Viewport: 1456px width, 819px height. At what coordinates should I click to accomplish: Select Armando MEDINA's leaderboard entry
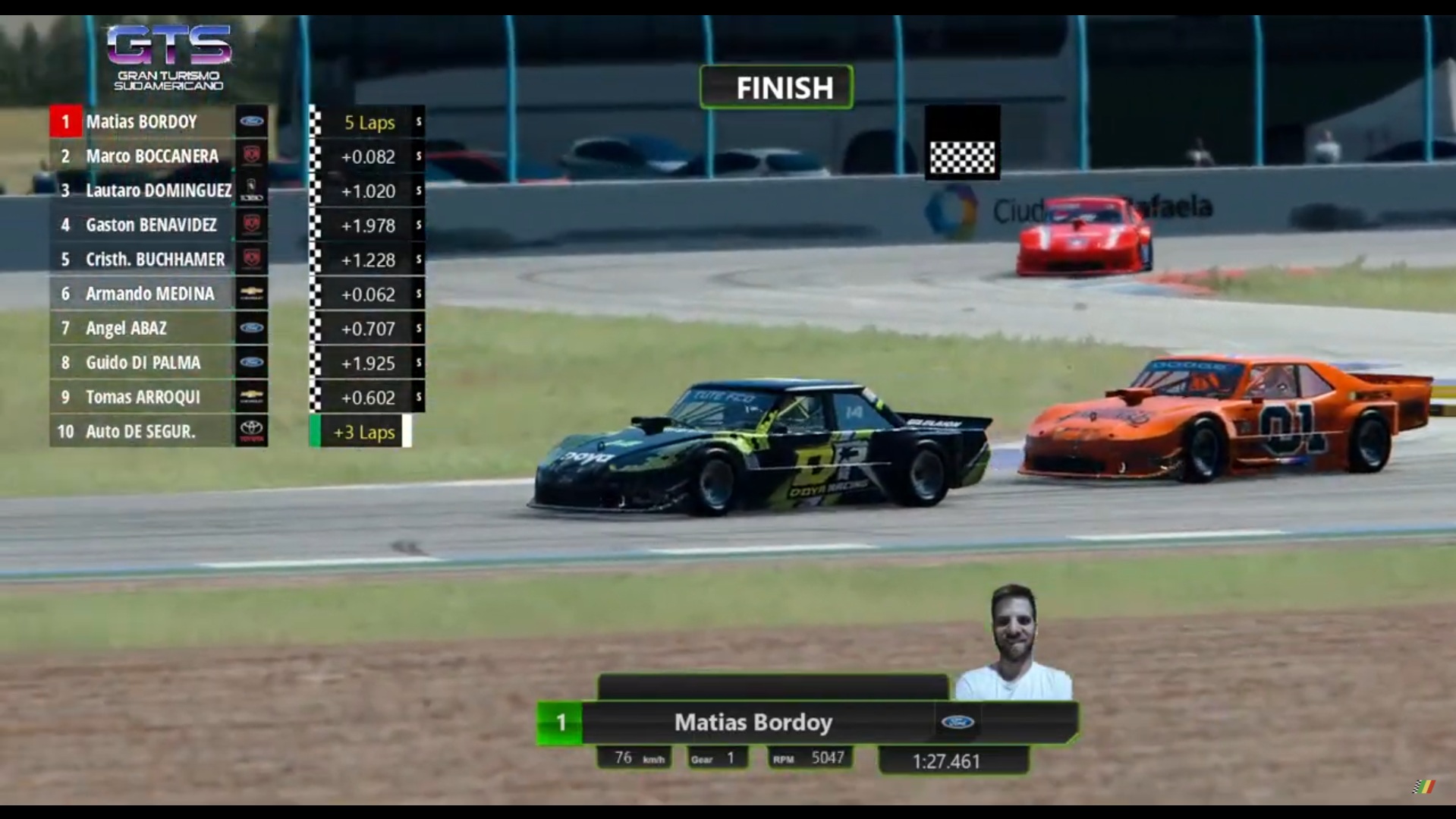pyautogui.click(x=149, y=294)
